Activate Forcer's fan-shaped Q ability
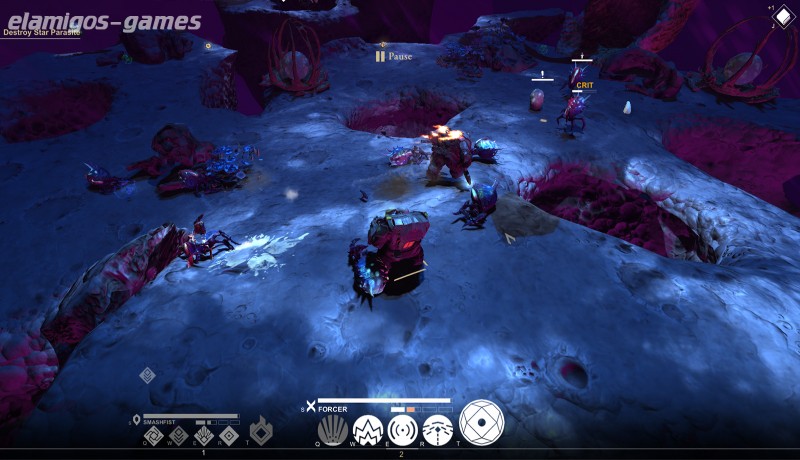Image resolution: width=800 pixels, height=460 pixels. point(333,430)
